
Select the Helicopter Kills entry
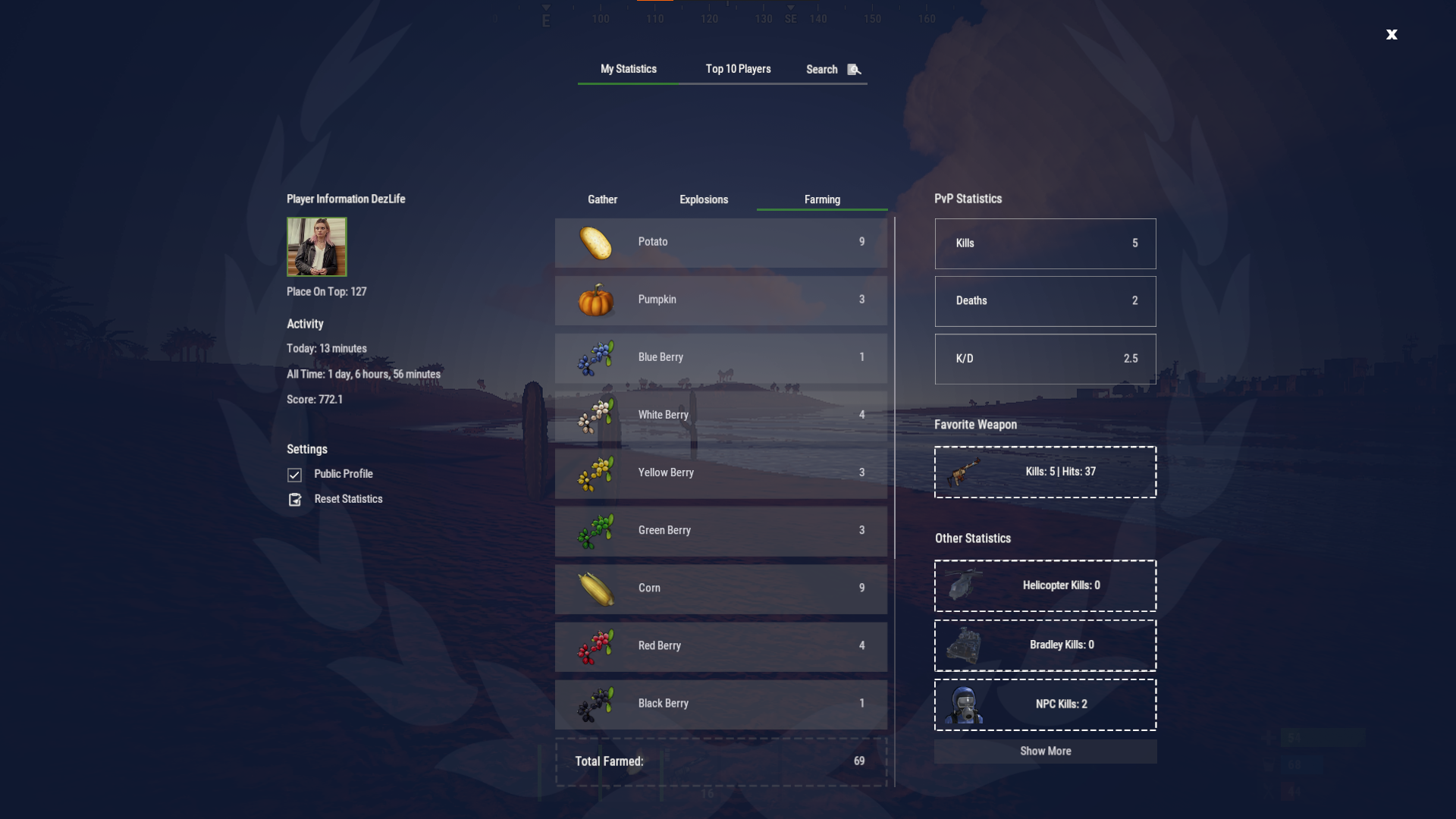point(1045,585)
